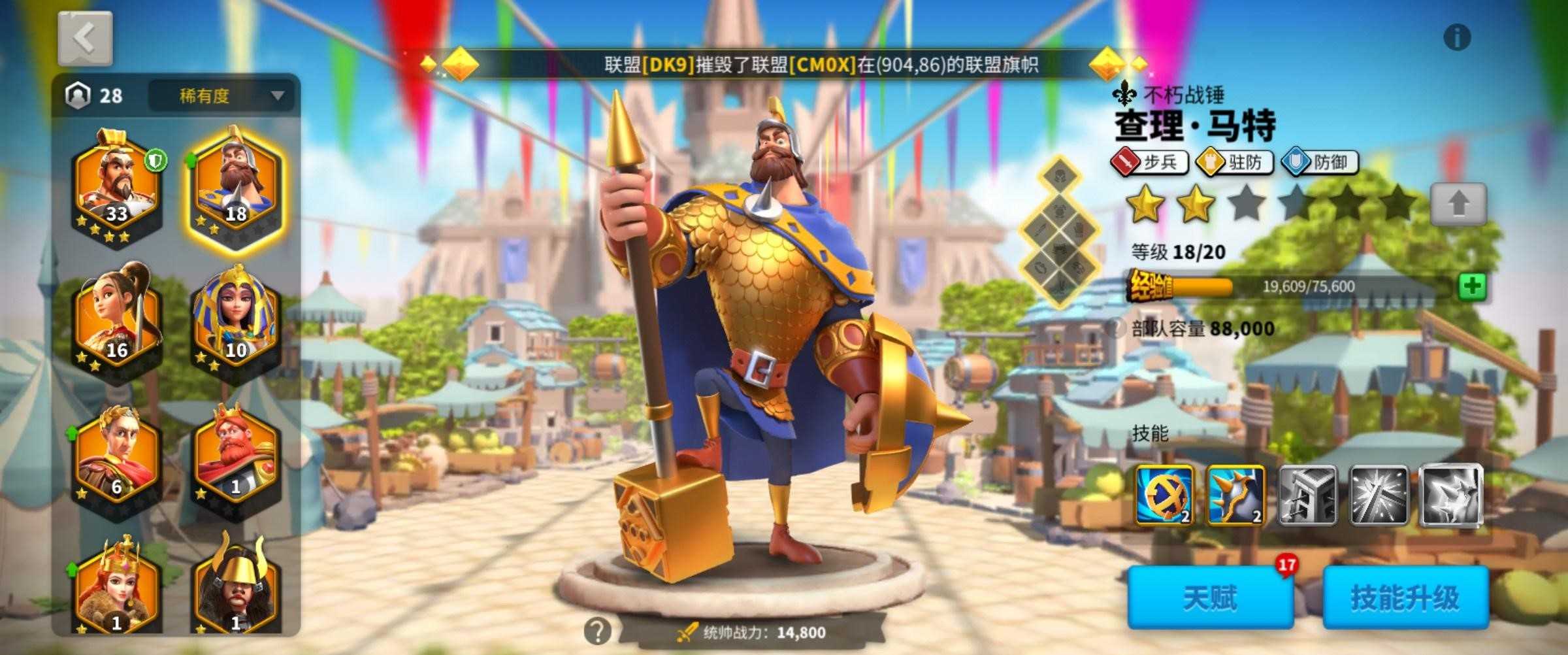Viewport: 1568px width, 655px height.
Task: Select the level 33 commander portrait
Action: tap(116, 183)
